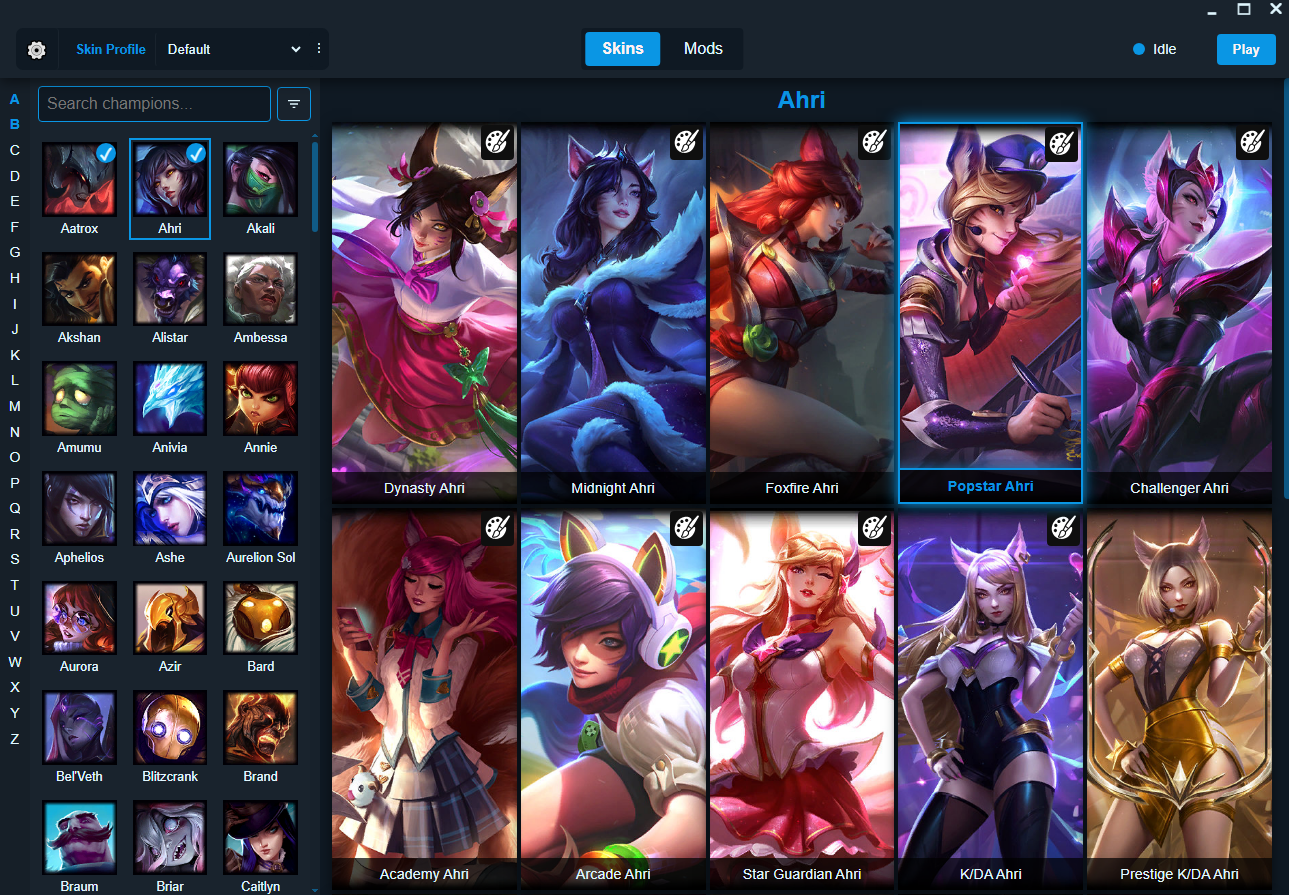
Task: Open chromas for K/DA Ahri
Action: point(1062,529)
